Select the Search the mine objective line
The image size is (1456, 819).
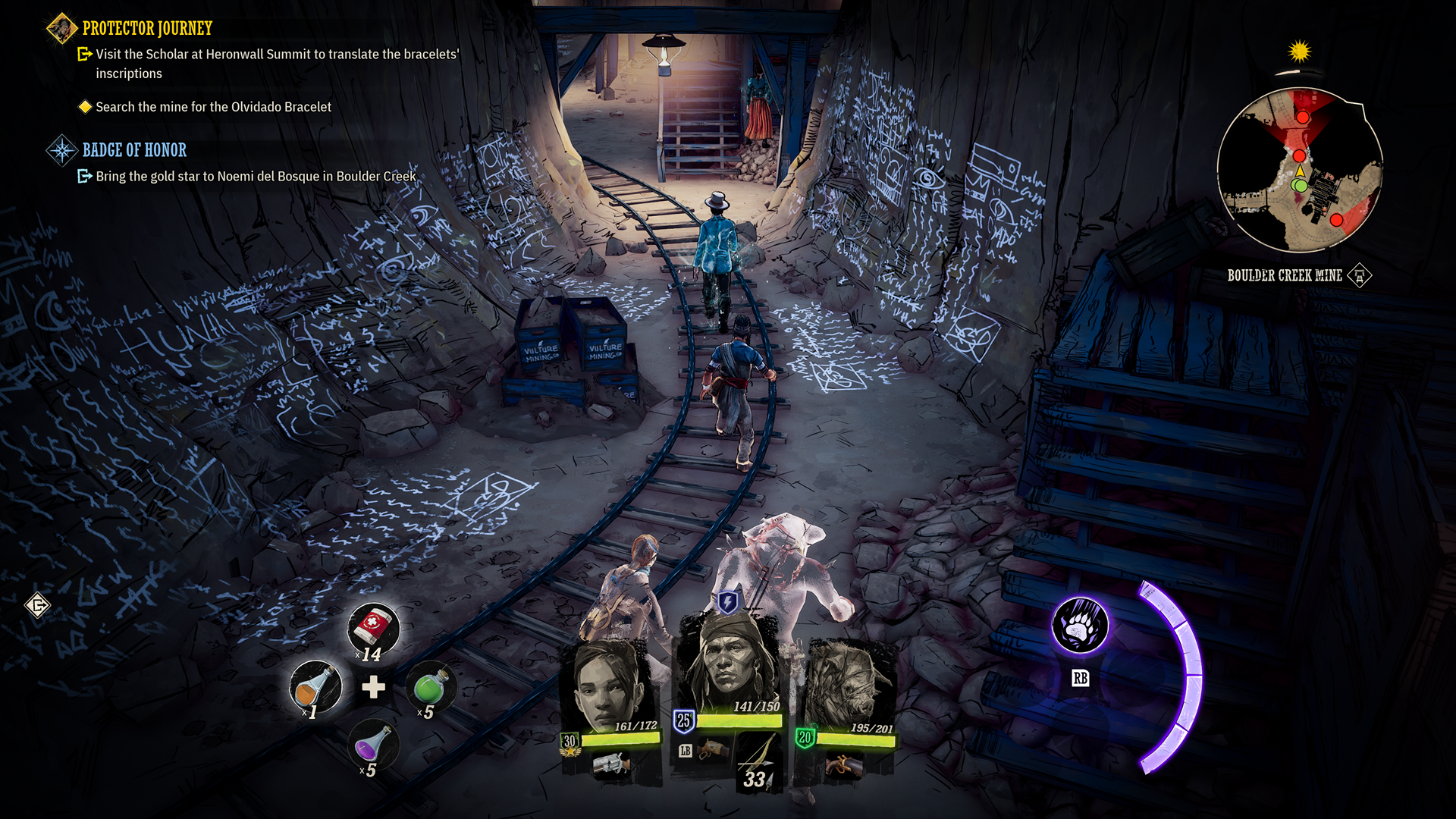tap(213, 107)
